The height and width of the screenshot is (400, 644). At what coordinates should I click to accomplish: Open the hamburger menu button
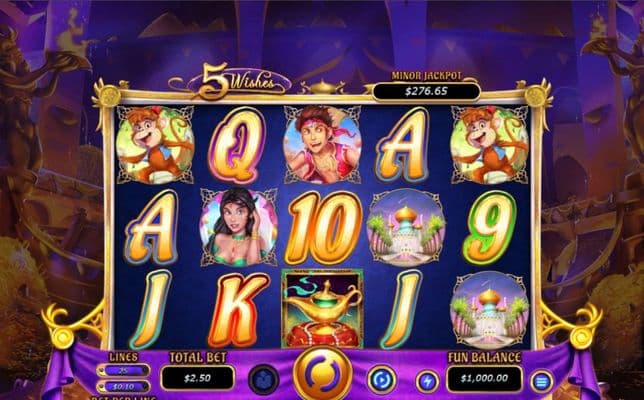541,380
